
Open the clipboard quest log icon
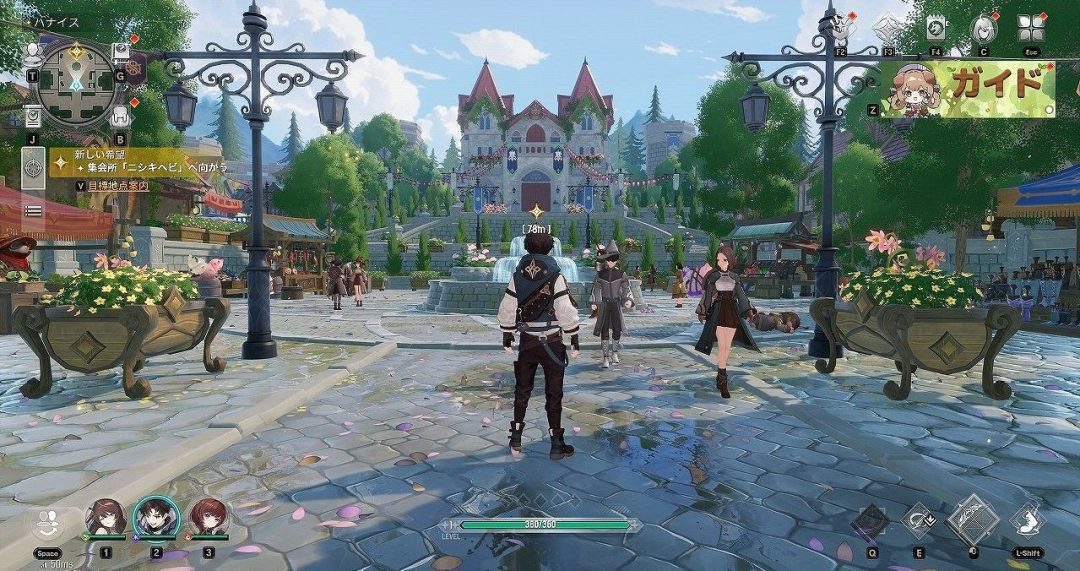click(x=32, y=116)
